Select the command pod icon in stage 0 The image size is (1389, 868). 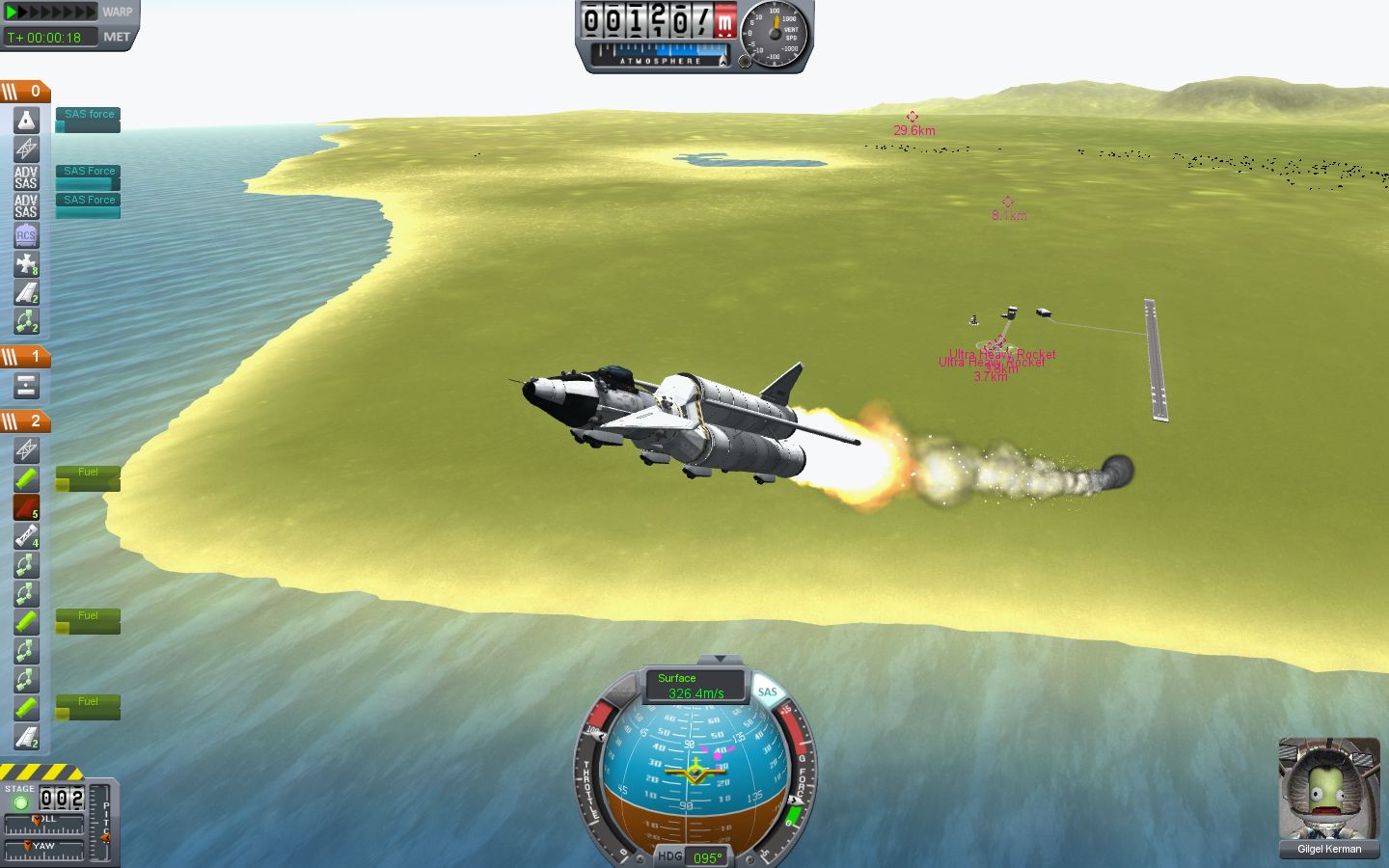26,121
